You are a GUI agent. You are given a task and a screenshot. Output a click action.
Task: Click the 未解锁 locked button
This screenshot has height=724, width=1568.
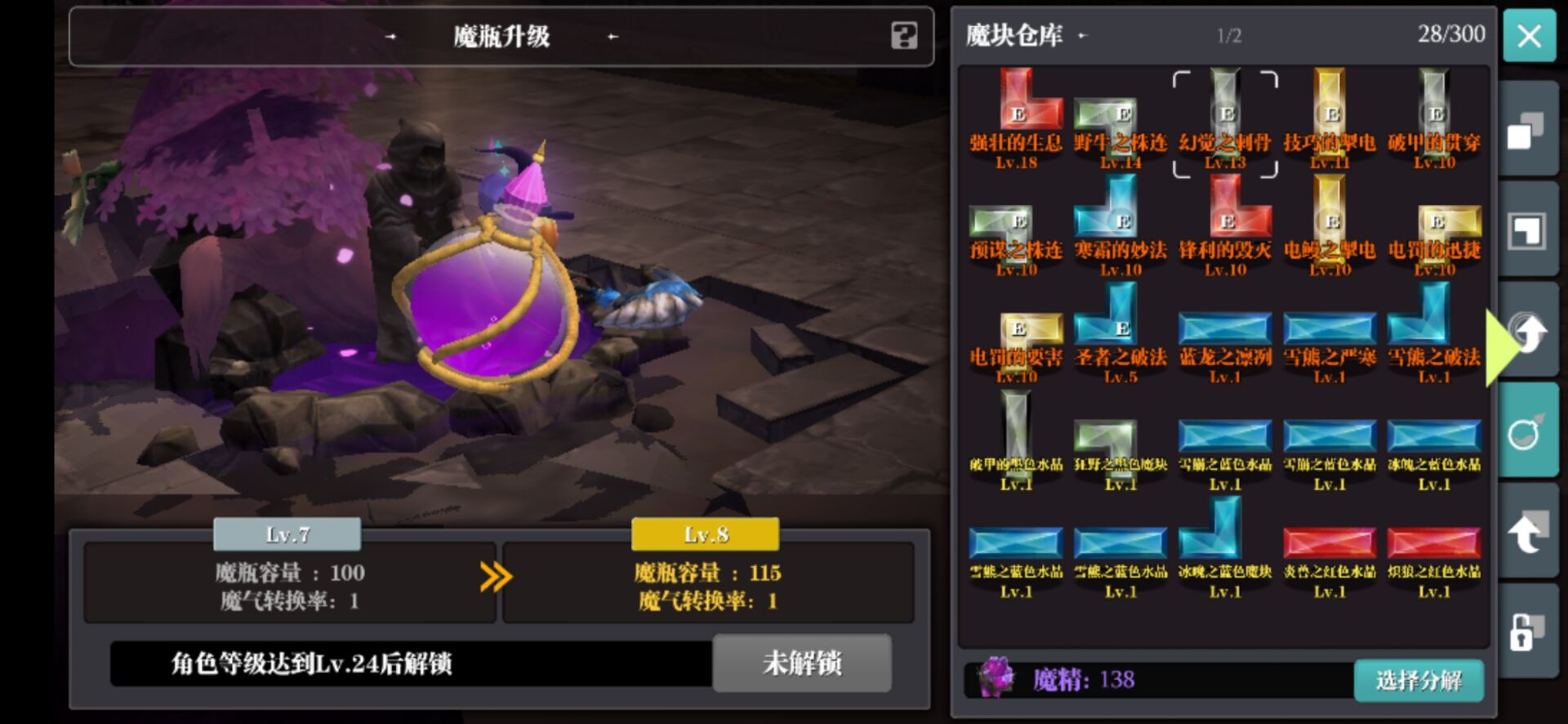point(800,664)
